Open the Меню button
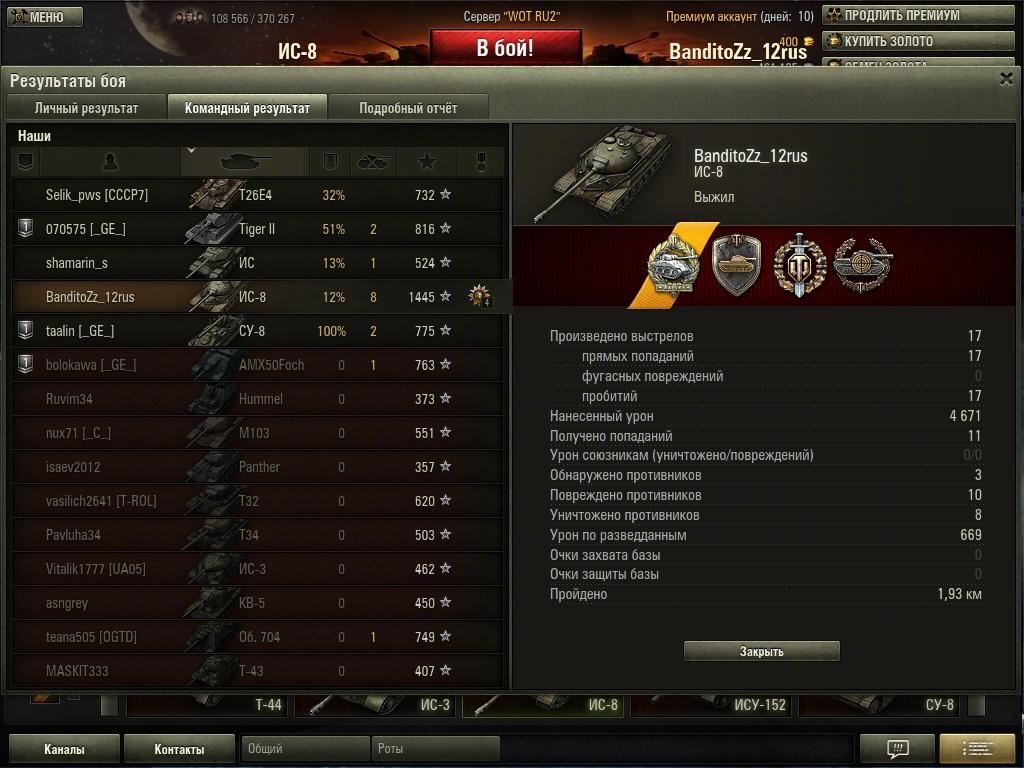 tap(38, 17)
